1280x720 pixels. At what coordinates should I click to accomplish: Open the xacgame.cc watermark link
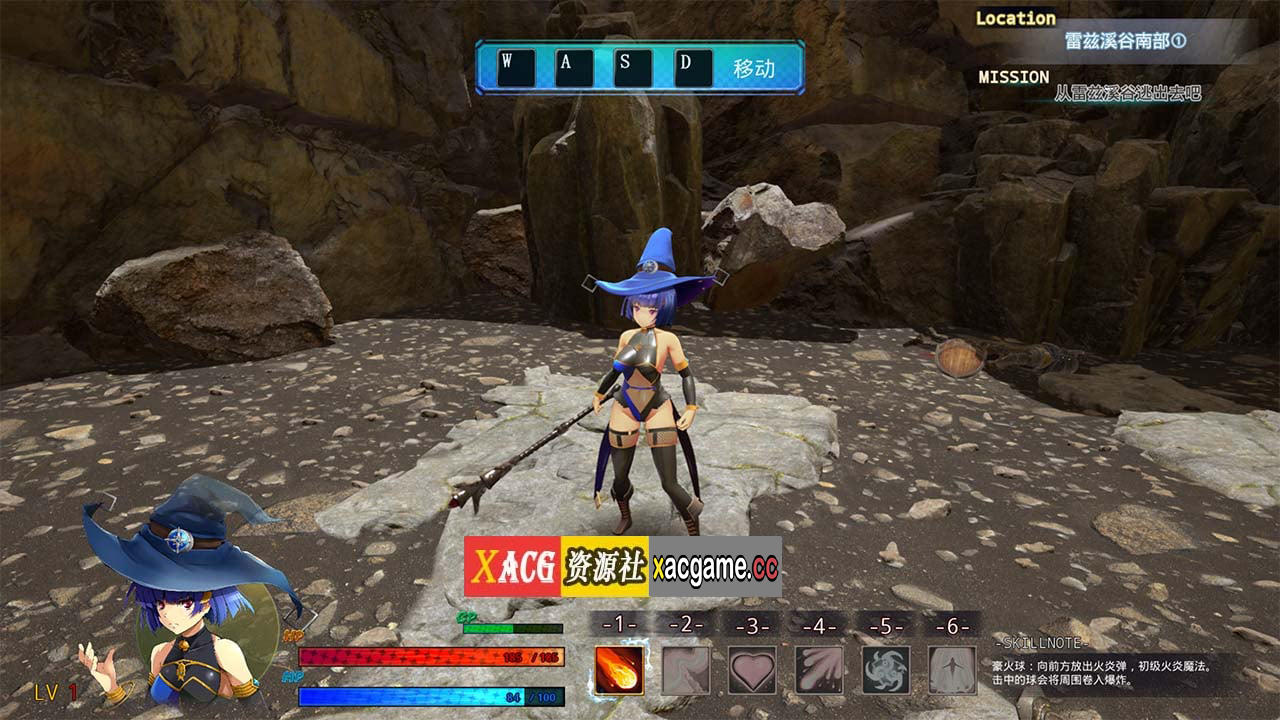tap(715, 567)
